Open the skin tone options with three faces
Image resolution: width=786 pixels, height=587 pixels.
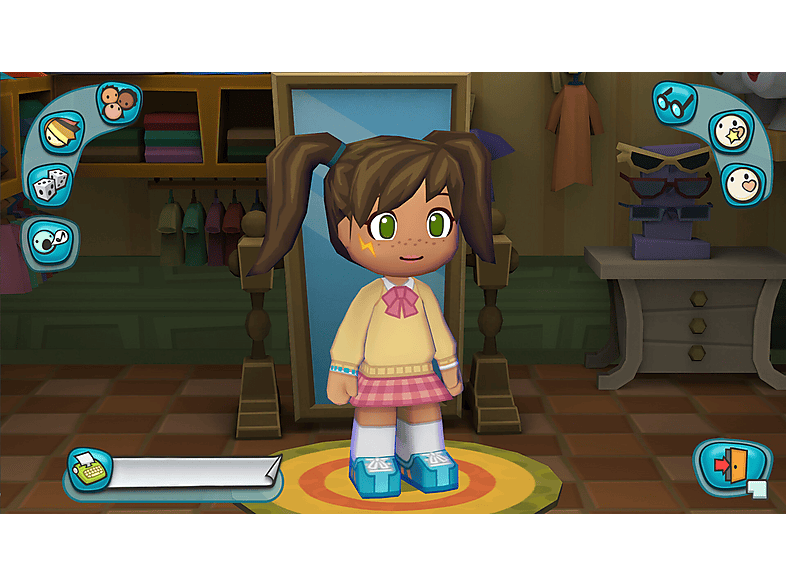click(x=119, y=102)
